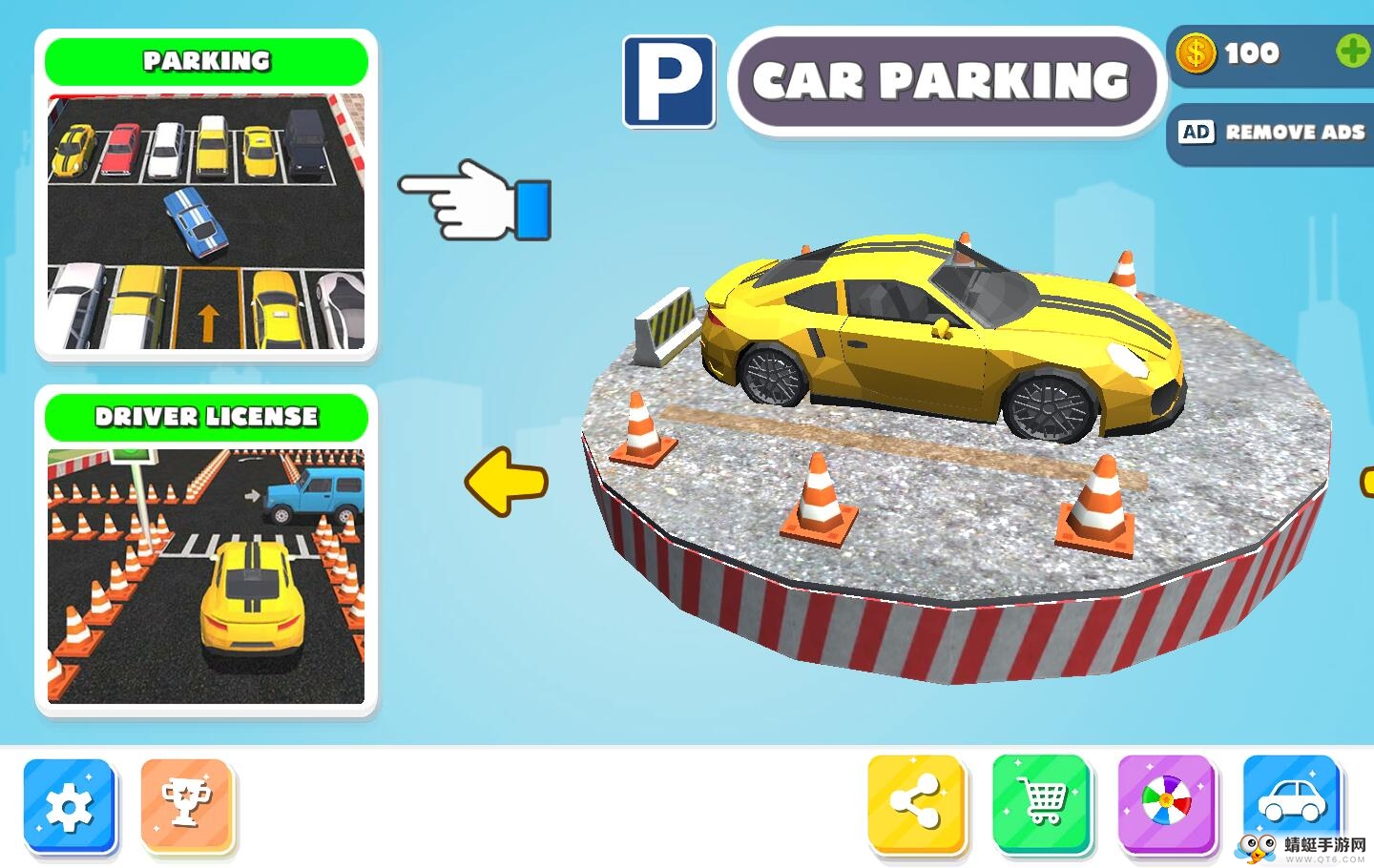1374x868 pixels.
Task: Add coins with green plus
Action: (x=1352, y=52)
